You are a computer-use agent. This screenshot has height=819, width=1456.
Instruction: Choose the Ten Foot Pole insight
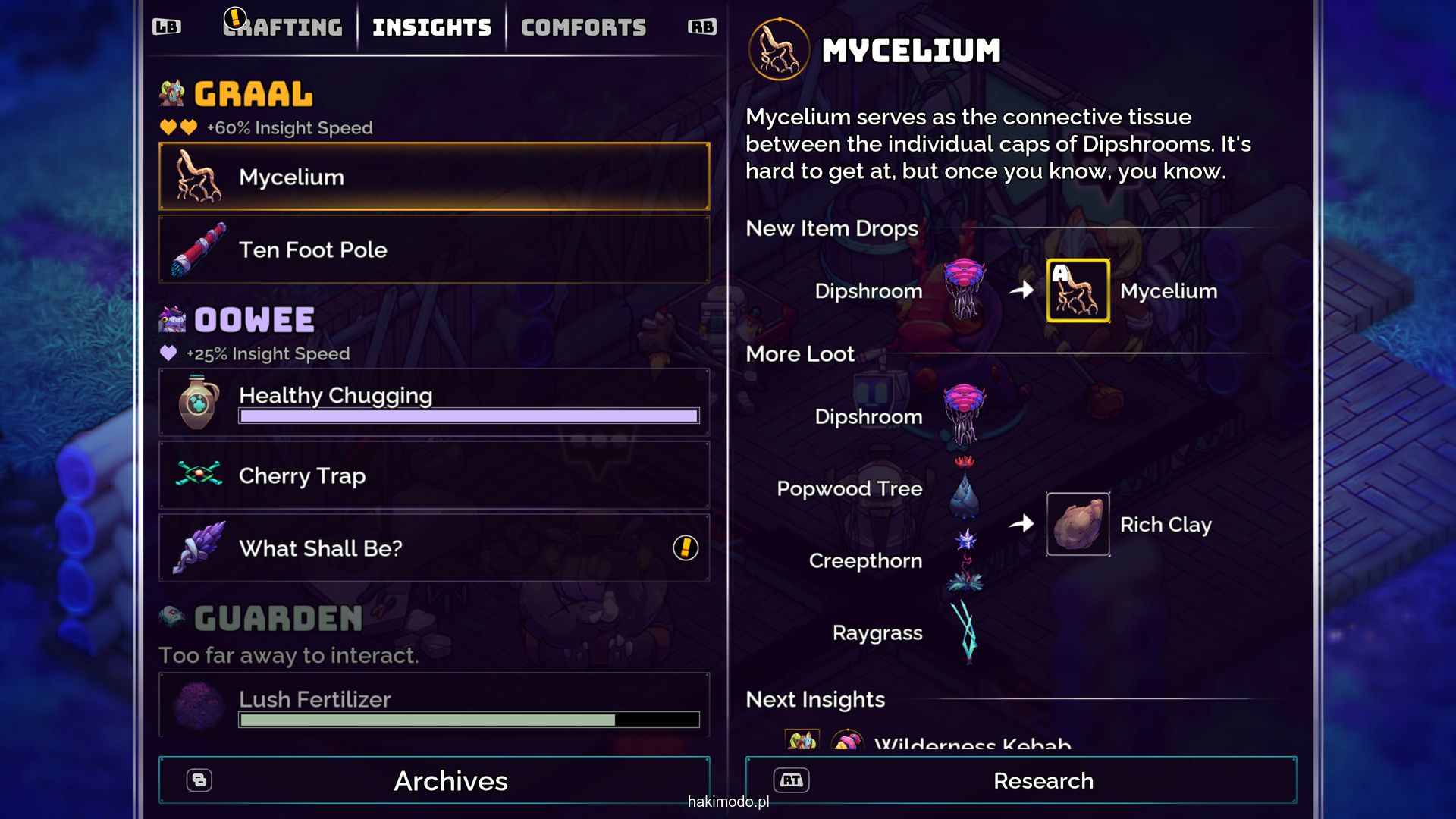point(434,249)
